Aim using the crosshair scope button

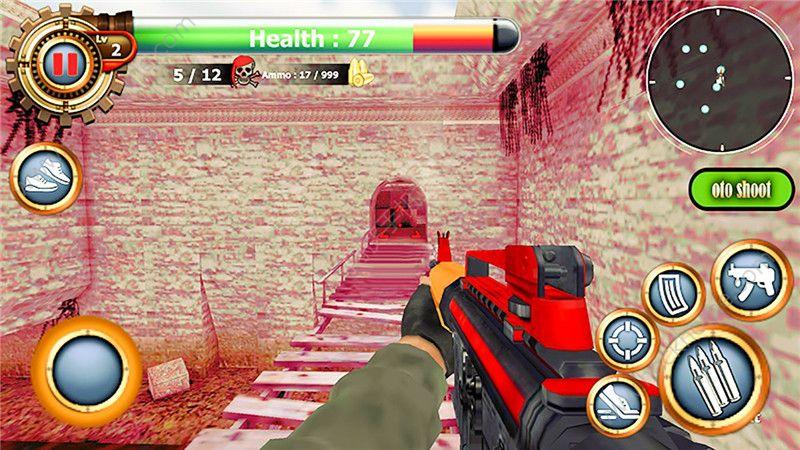click(x=627, y=340)
